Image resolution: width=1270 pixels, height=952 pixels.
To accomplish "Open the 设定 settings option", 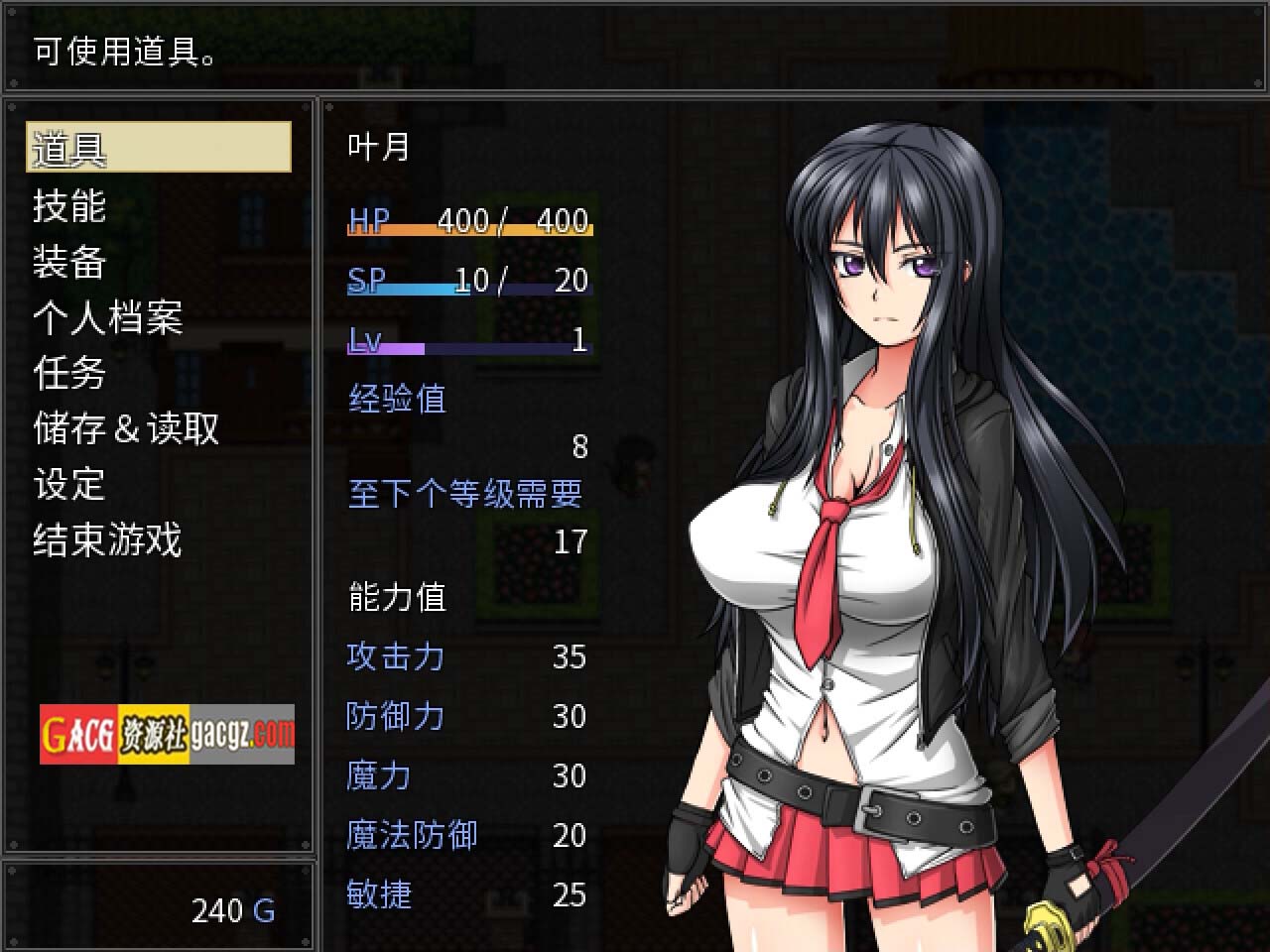I will 69,484.
